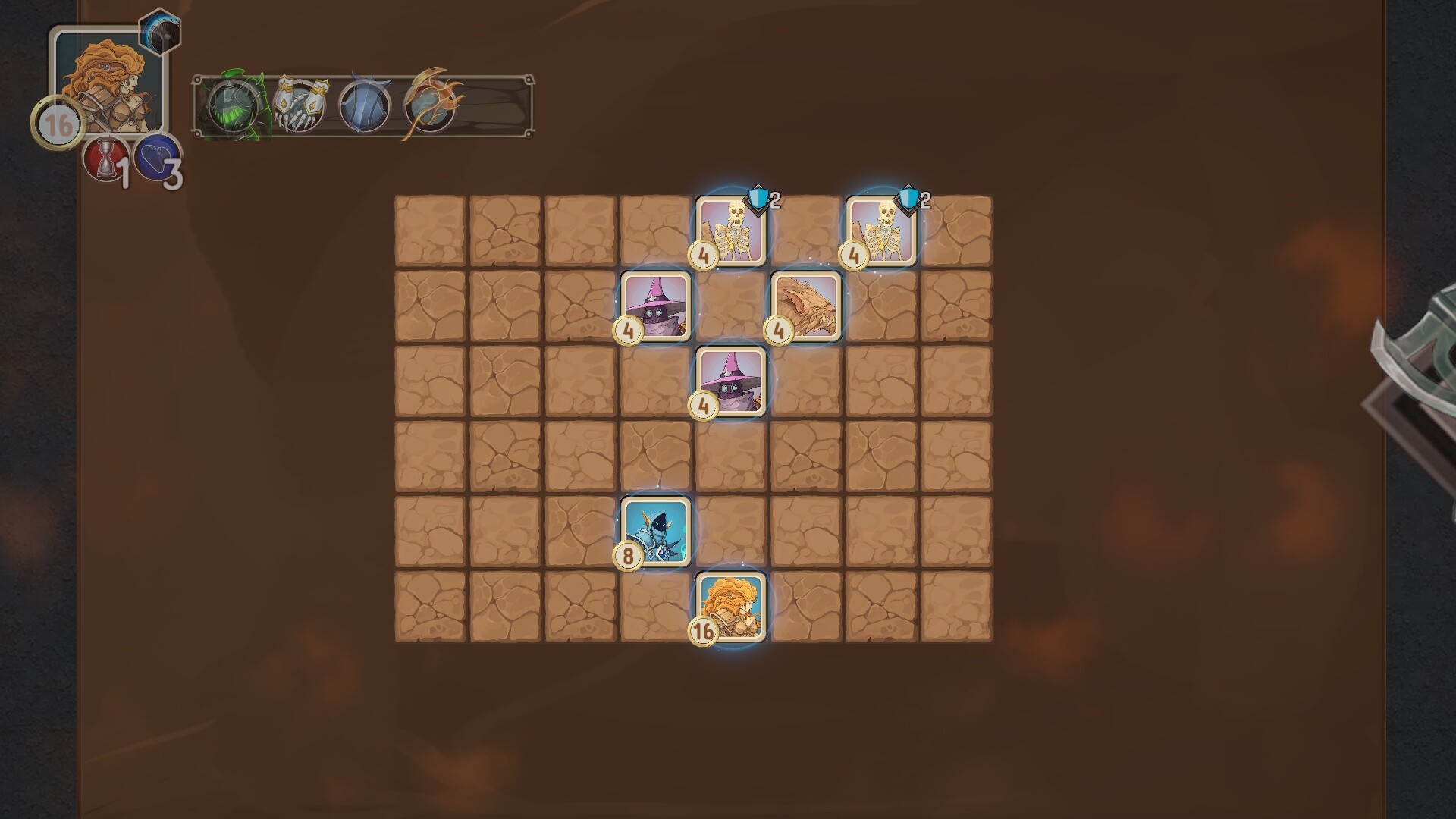The image size is (1456, 819).
Task: Click the gold 16 coin on the portrait frame
Action: click(x=59, y=121)
